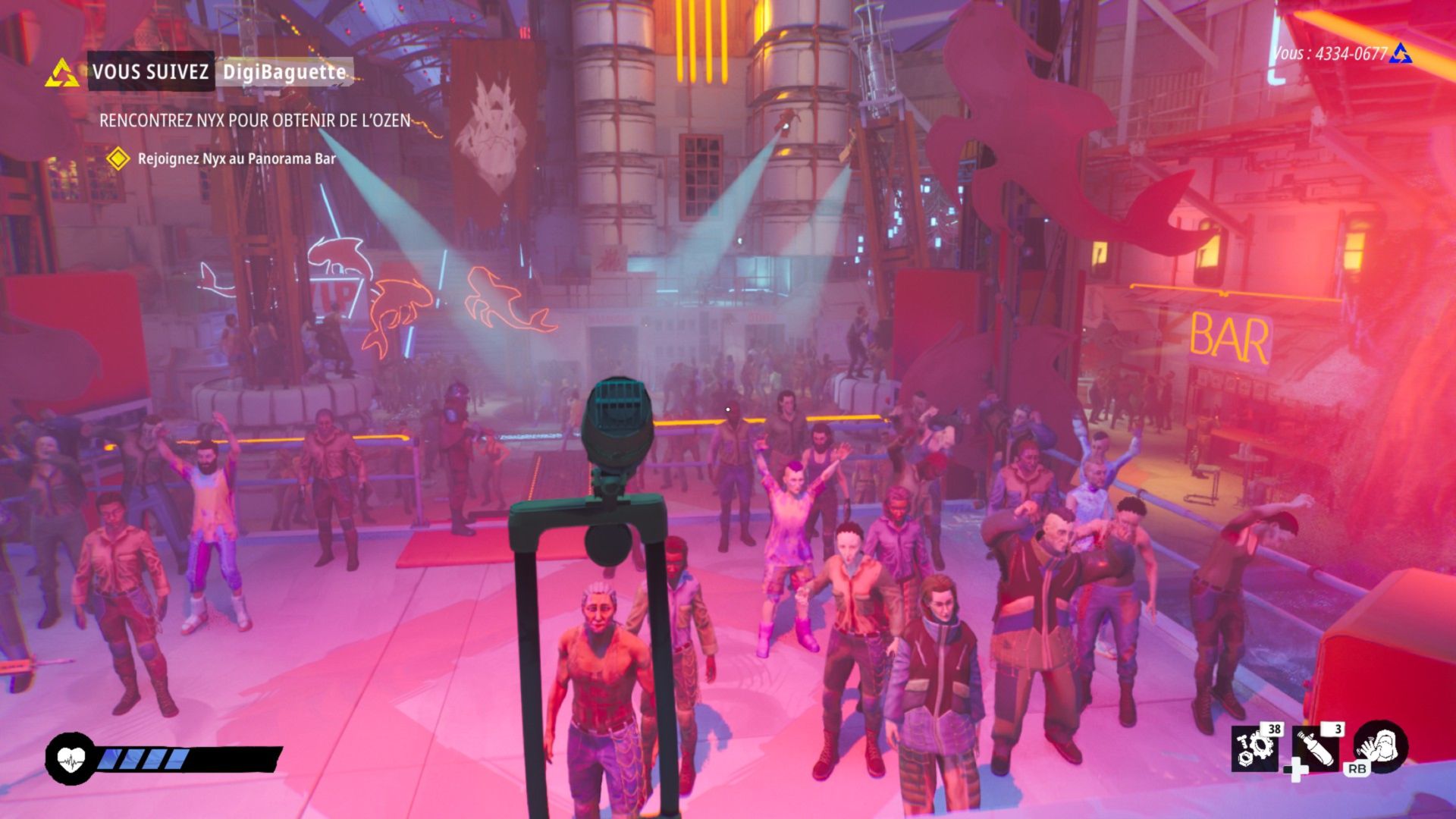The height and width of the screenshot is (819, 1456).
Task: Click the 'Rejoignez Nyx au Panorama Bar' objective
Action: (236, 159)
